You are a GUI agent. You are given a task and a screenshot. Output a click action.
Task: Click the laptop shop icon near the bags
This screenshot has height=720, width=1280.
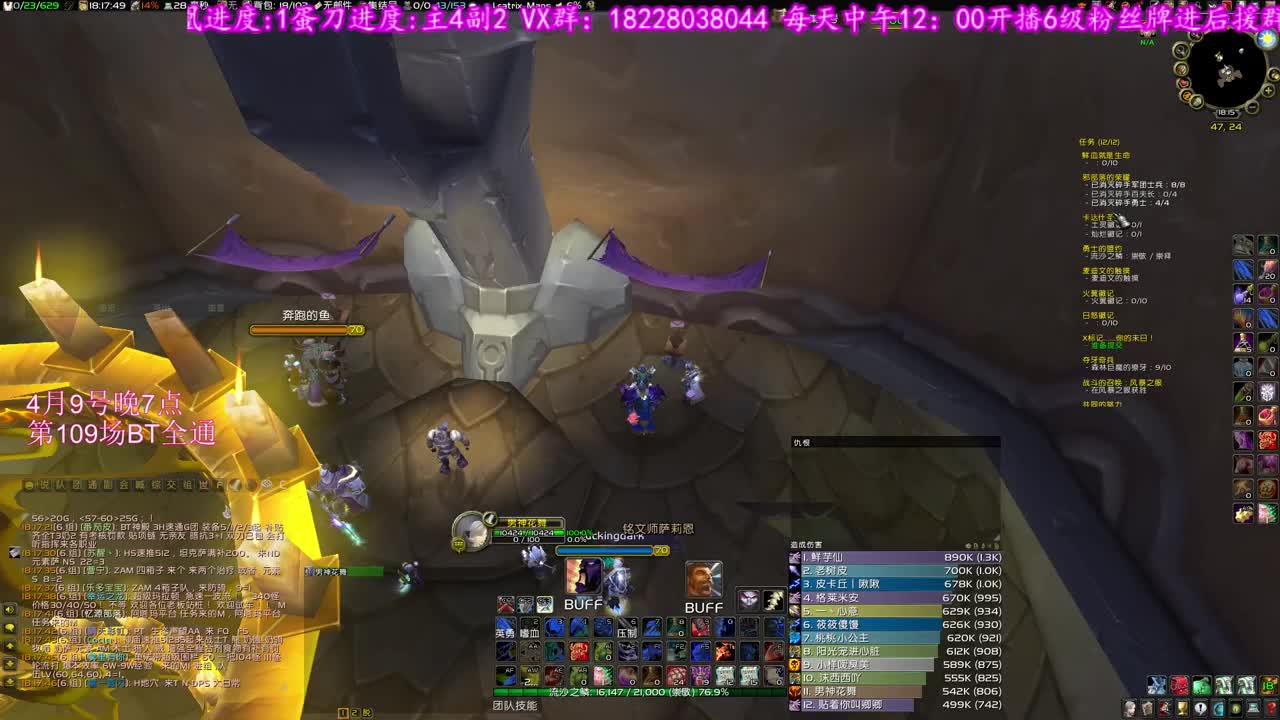(1252, 707)
